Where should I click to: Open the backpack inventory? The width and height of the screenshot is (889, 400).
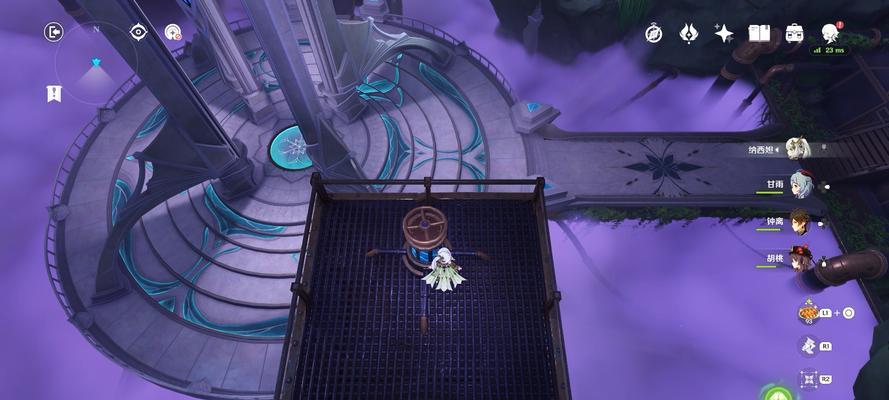[794, 33]
